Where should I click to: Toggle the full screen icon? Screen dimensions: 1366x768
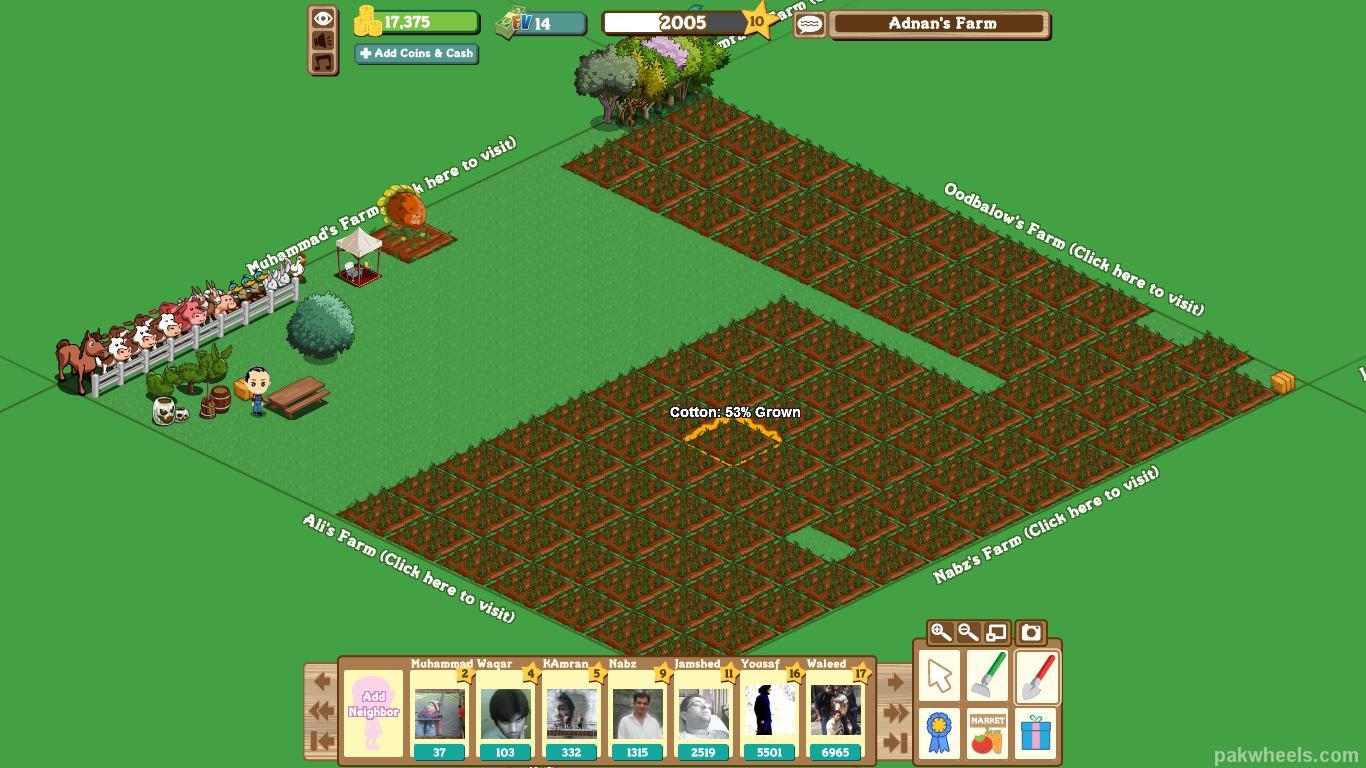[996, 632]
